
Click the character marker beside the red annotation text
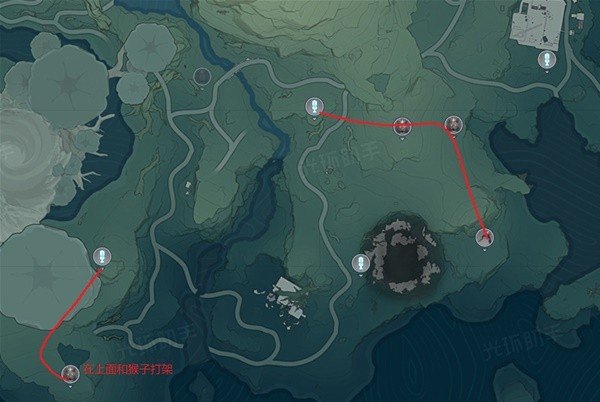70,373
